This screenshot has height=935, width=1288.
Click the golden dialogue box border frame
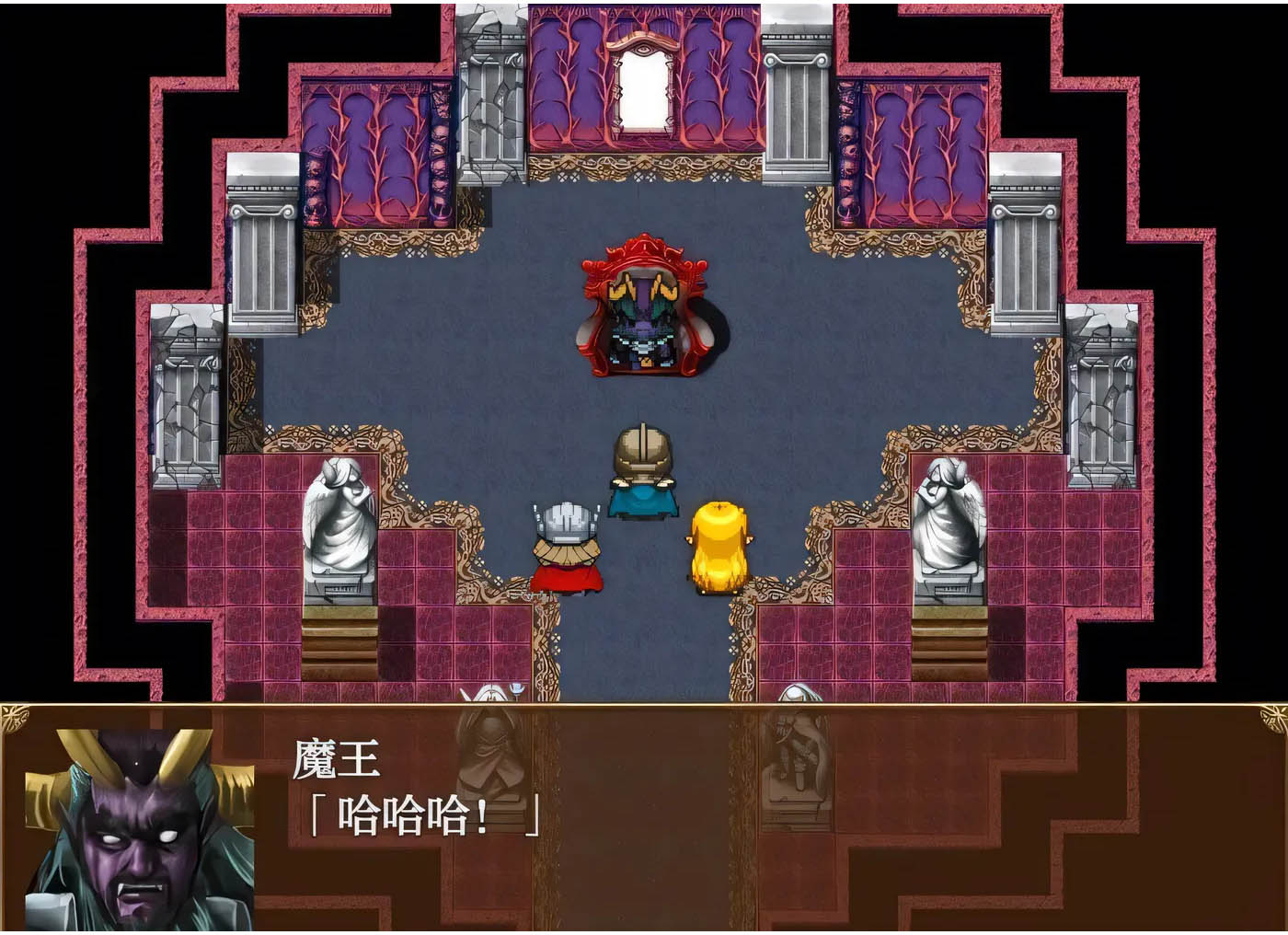[x=644, y=704]
